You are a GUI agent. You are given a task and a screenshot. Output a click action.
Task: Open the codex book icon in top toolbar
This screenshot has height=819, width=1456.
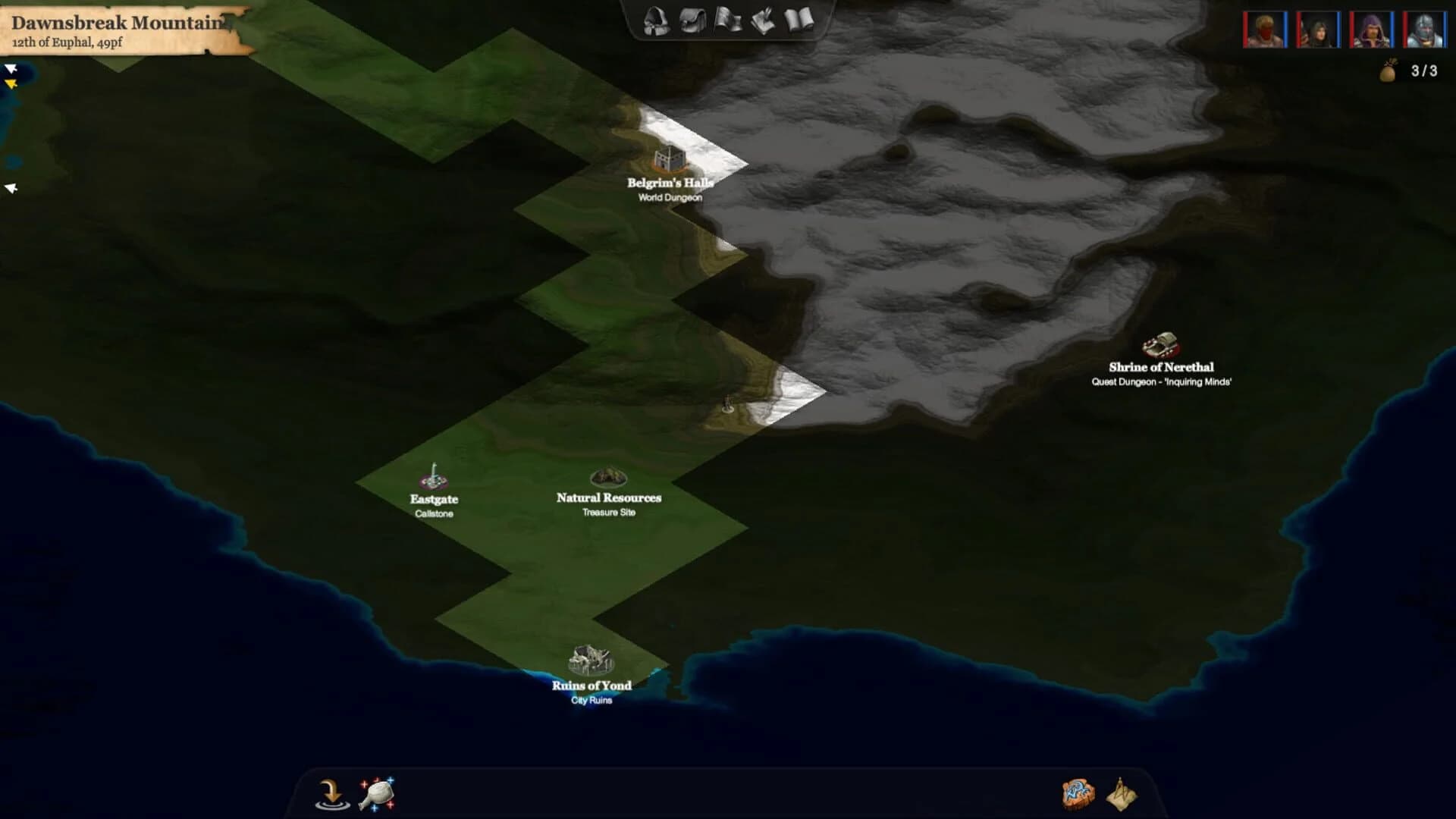[798, 21]
